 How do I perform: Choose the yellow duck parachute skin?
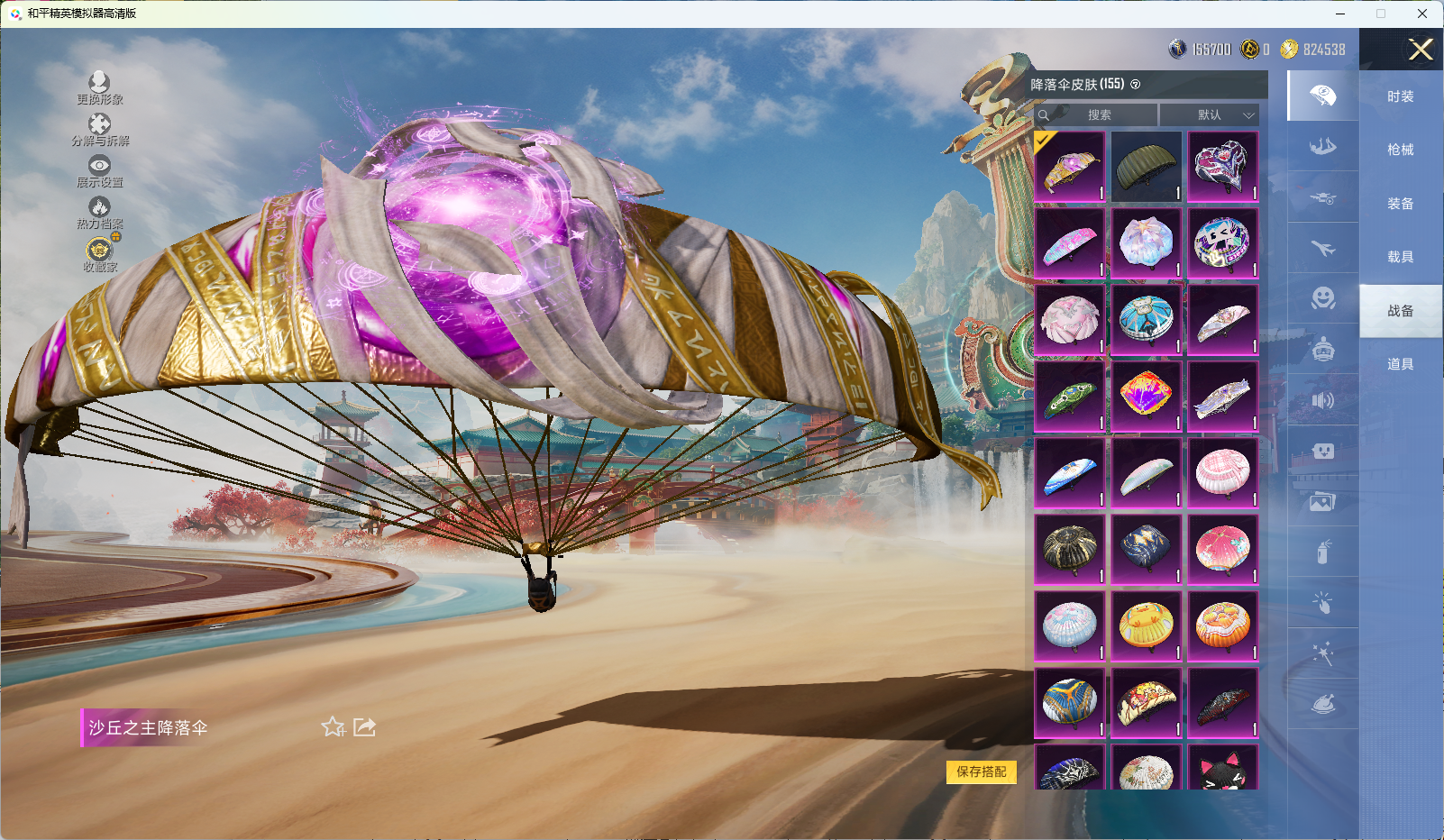pos(1146,625)
